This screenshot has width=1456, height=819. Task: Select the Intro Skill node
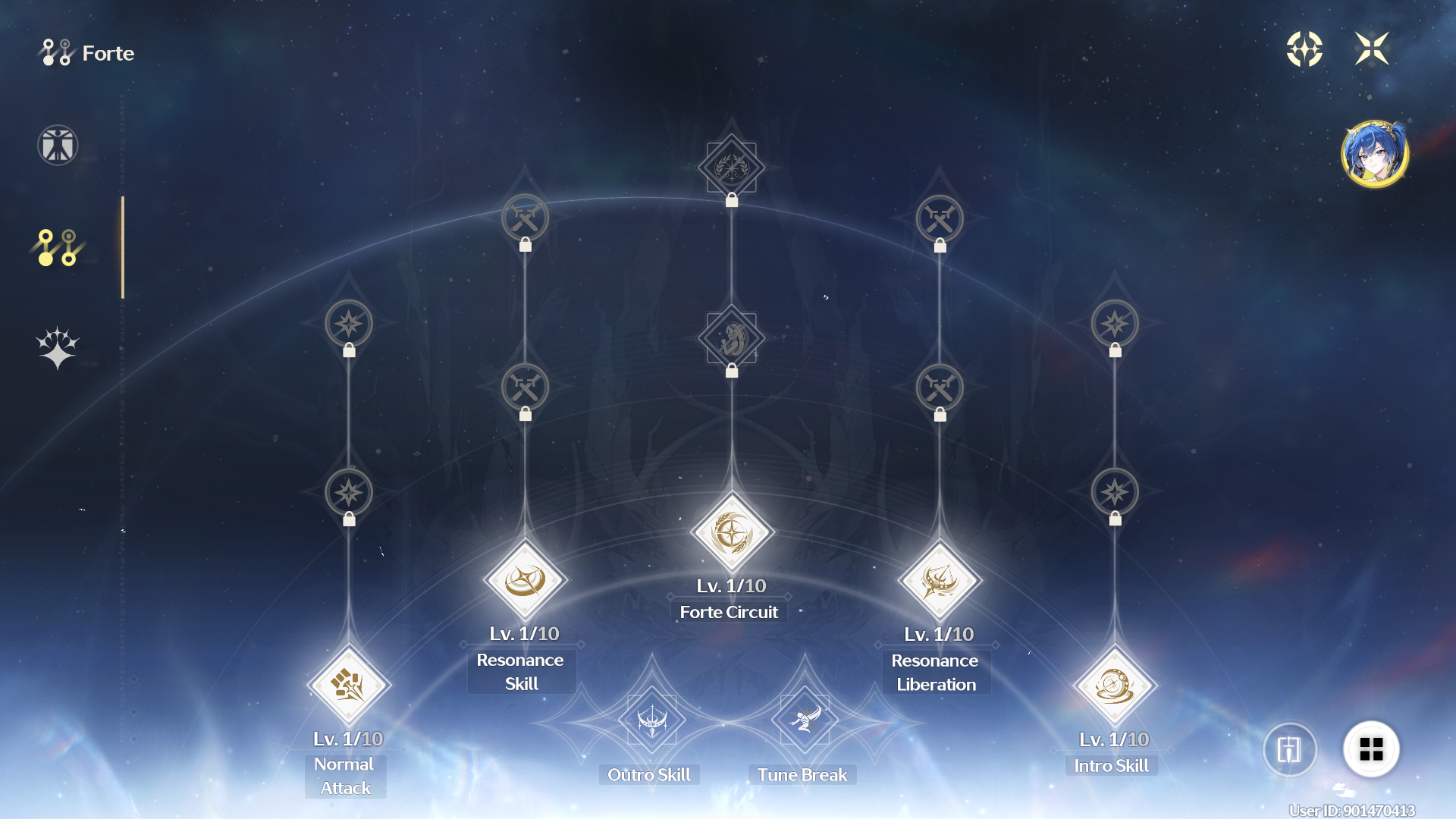1115,685
